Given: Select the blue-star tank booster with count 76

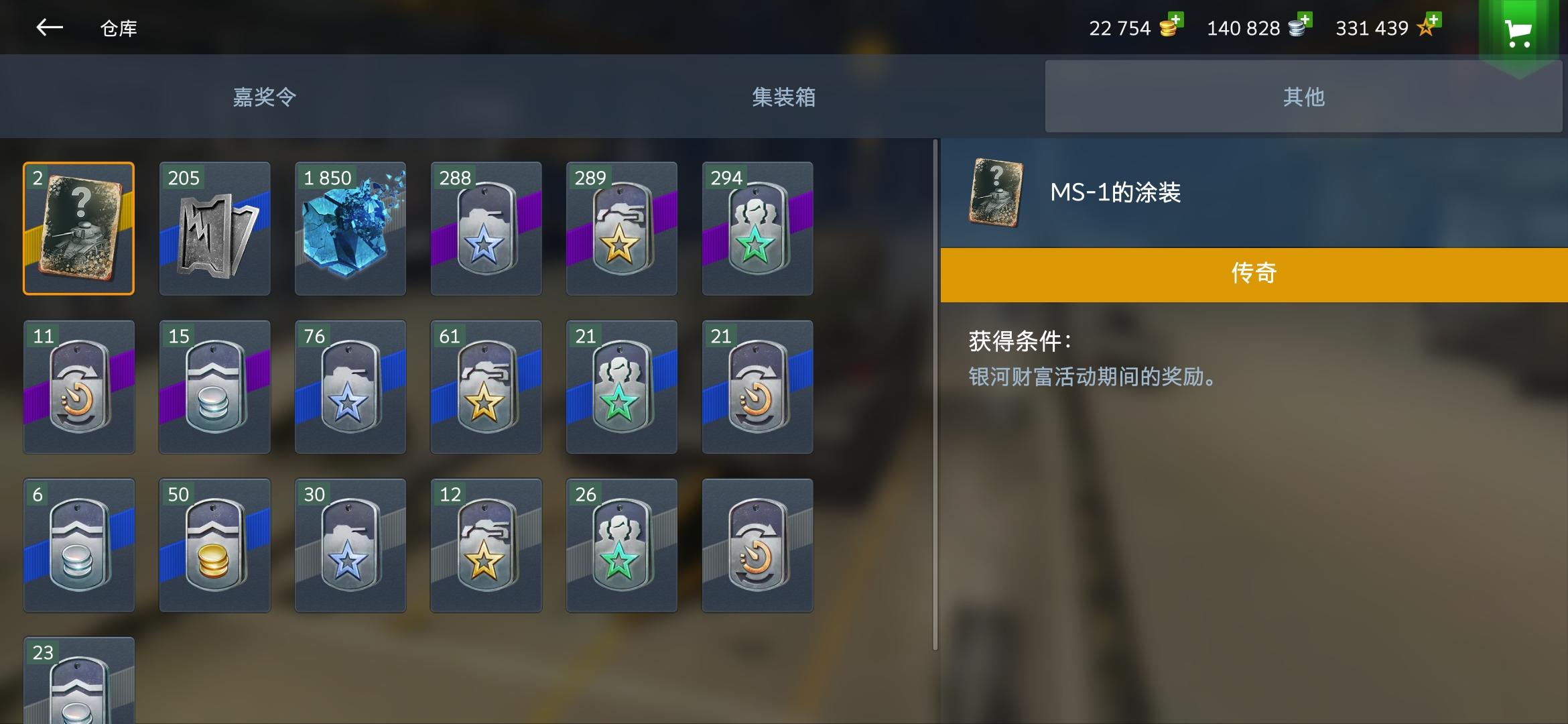Looking at the screenshot, I should click(349, 387).
